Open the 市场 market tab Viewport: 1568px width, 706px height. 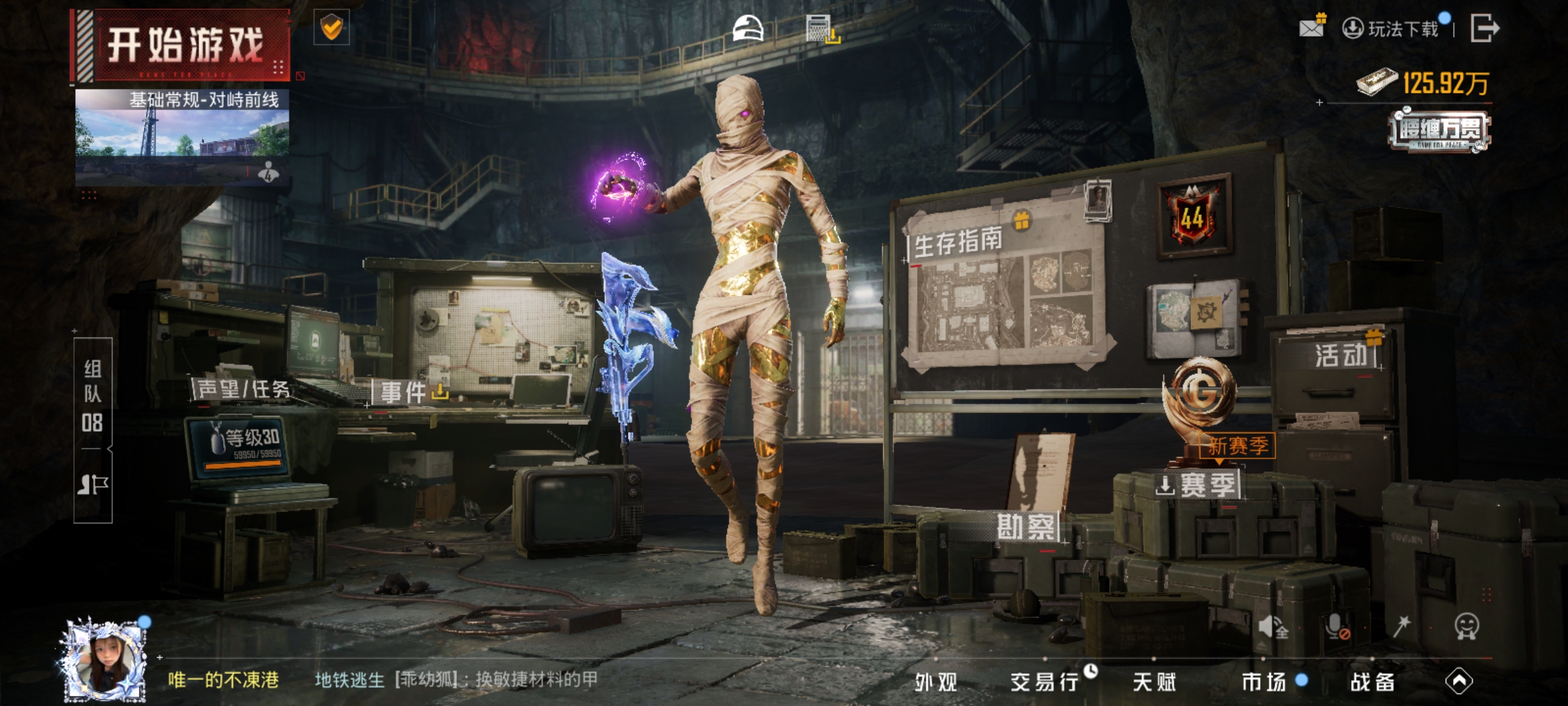click(x=1264, y=682)
